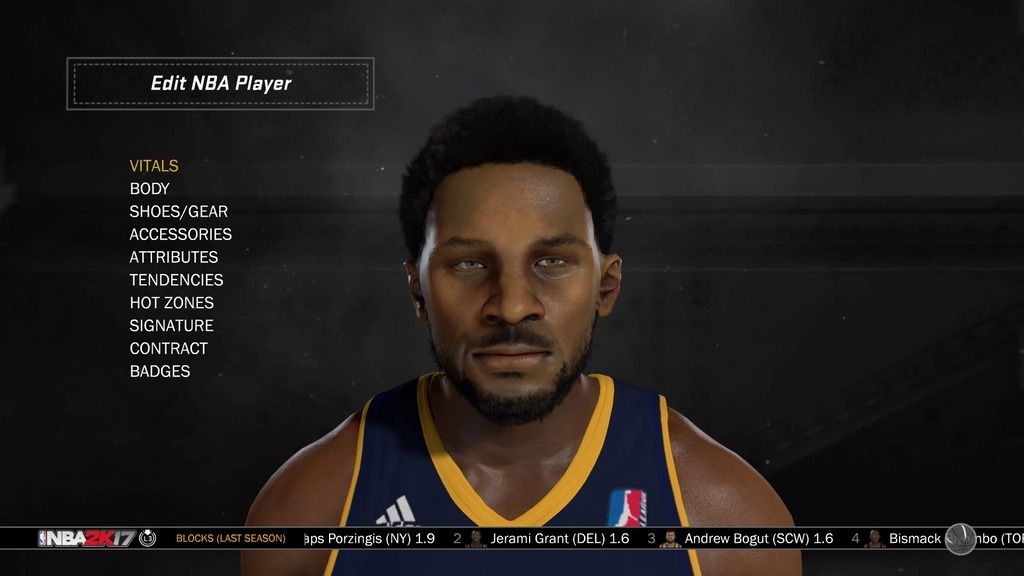Select the TENDENCIES entry

coord(177,280)
